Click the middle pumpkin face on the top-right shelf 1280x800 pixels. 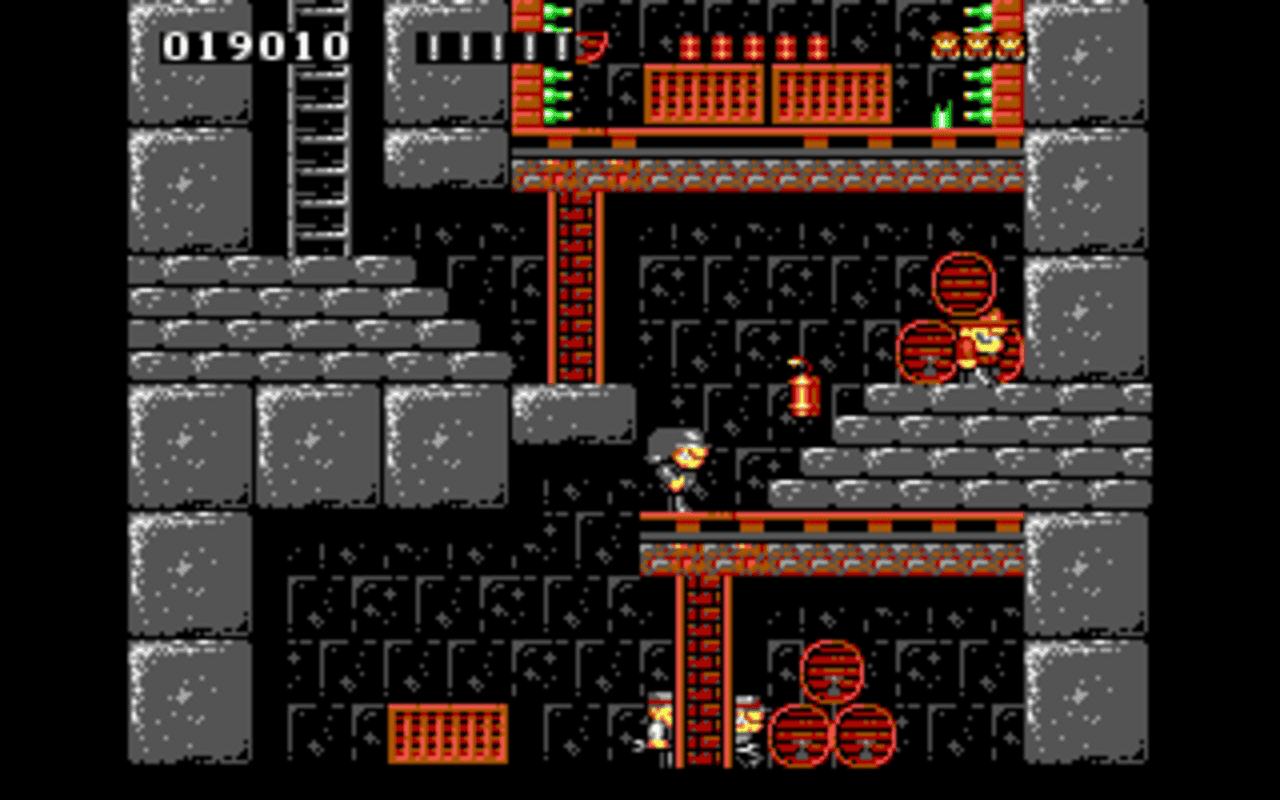977,43
